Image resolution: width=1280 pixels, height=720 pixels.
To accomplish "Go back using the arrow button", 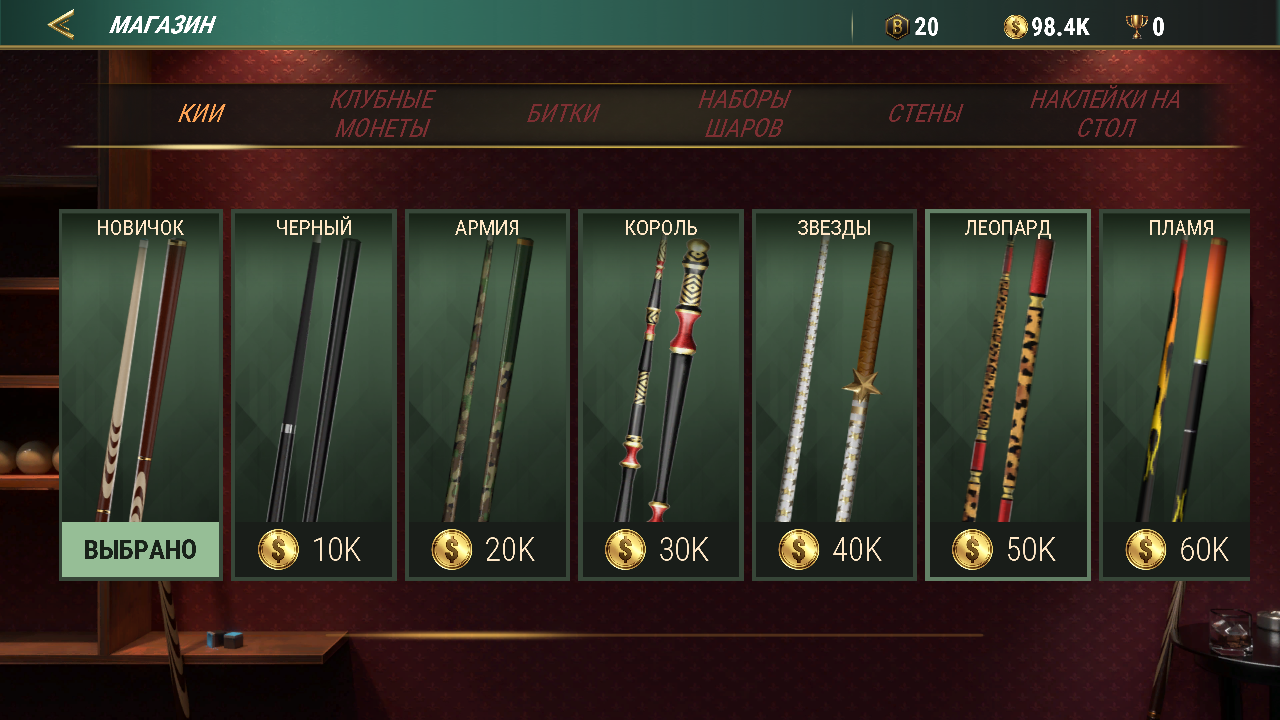I will point(61,25).
